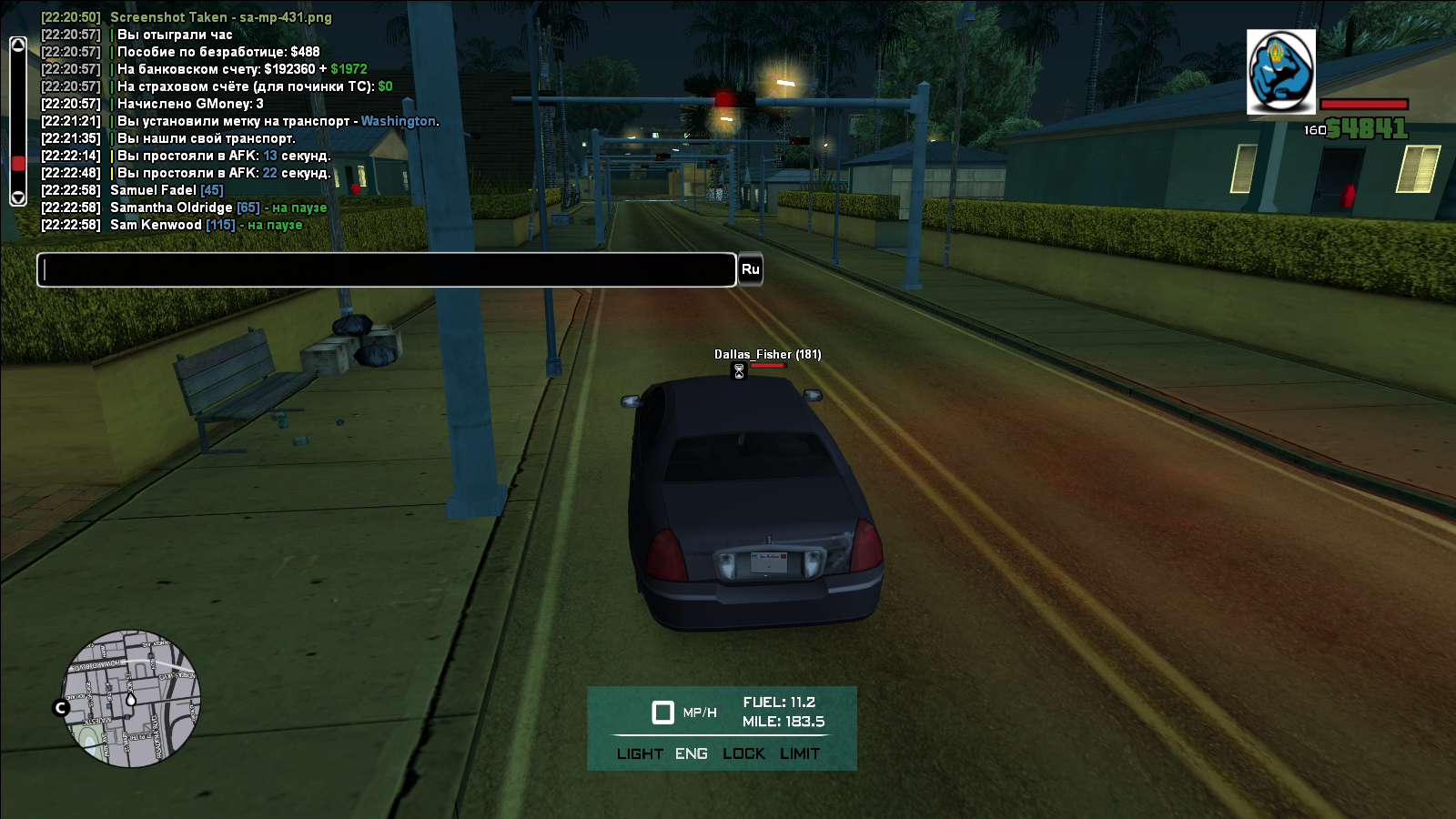This screenshot has height=819, width=1456.
Task: Select the fist weapon icon
Action: pos(1280,72)
